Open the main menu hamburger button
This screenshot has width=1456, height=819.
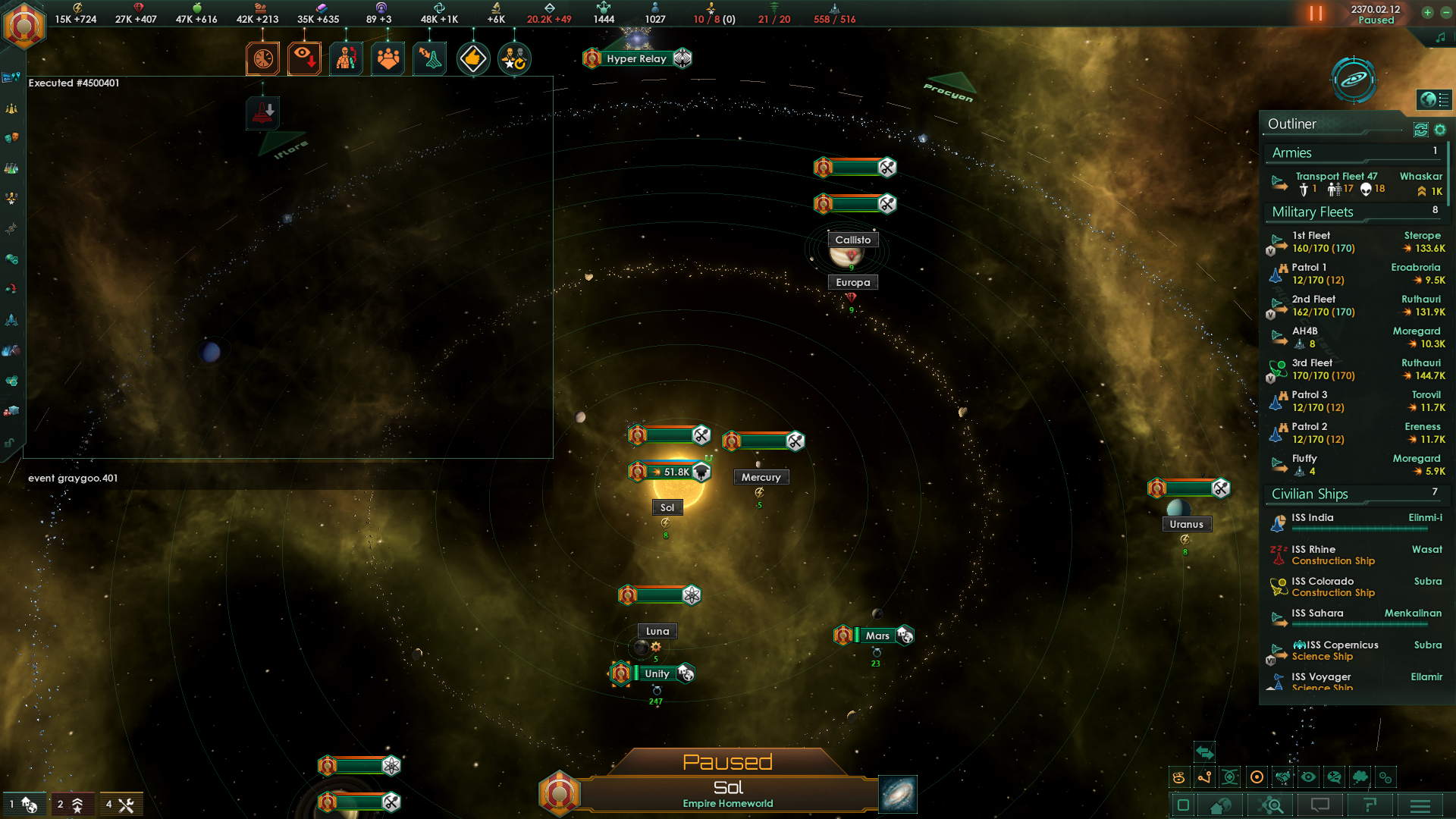point(1420,805)
